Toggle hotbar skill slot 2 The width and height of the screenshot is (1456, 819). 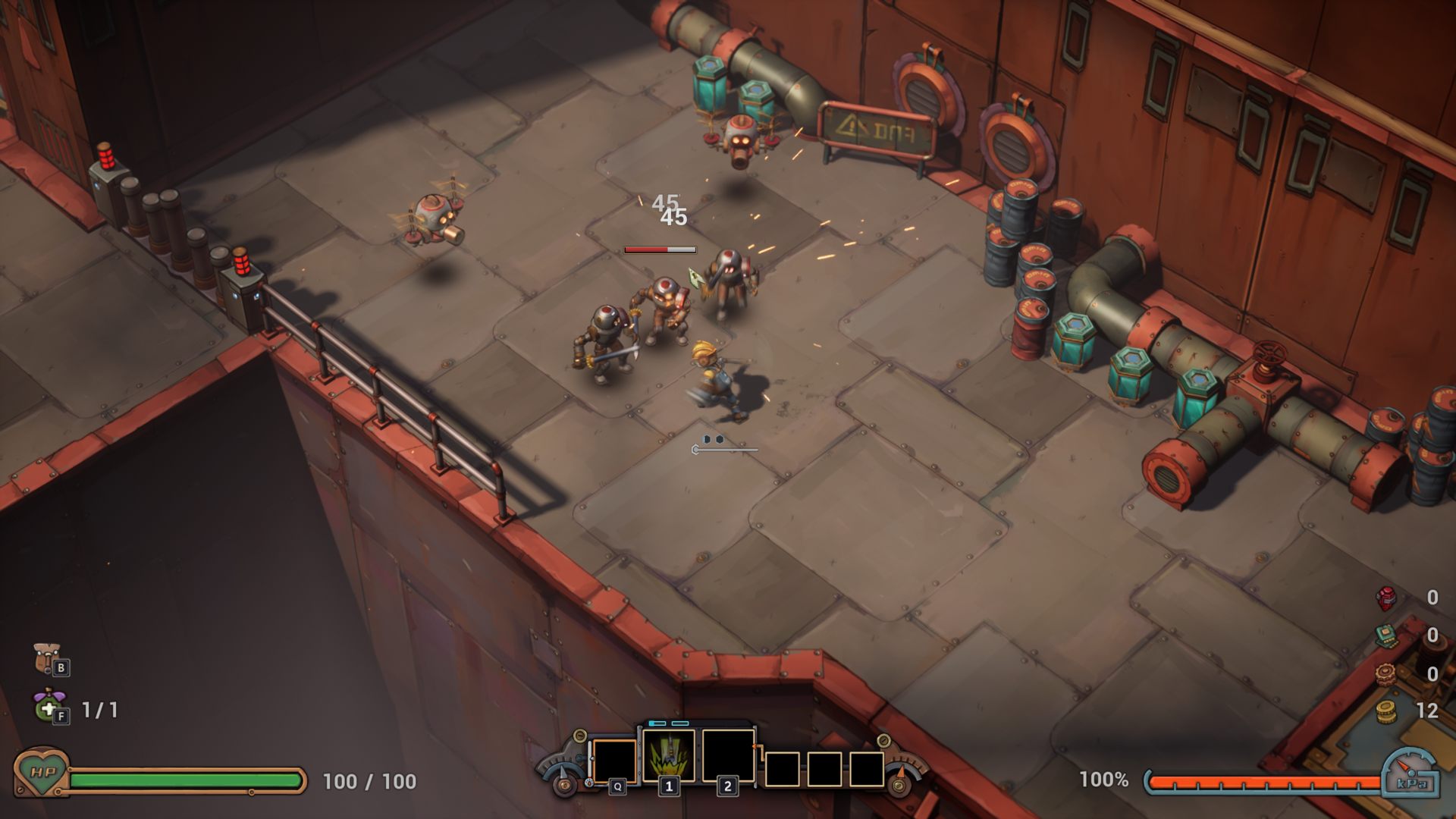point(729,755)
